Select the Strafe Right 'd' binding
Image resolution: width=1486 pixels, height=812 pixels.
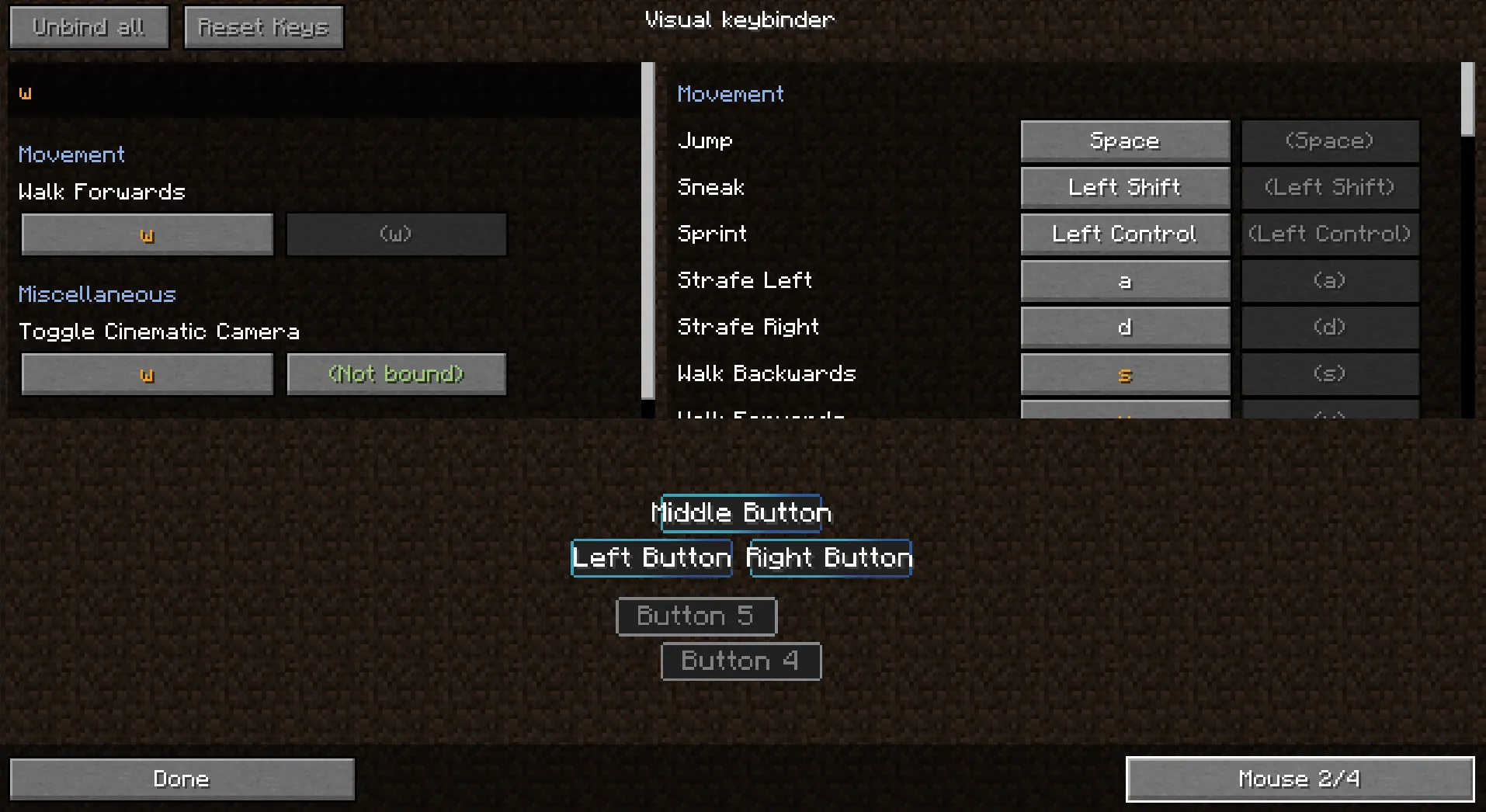pos(1124,327)
